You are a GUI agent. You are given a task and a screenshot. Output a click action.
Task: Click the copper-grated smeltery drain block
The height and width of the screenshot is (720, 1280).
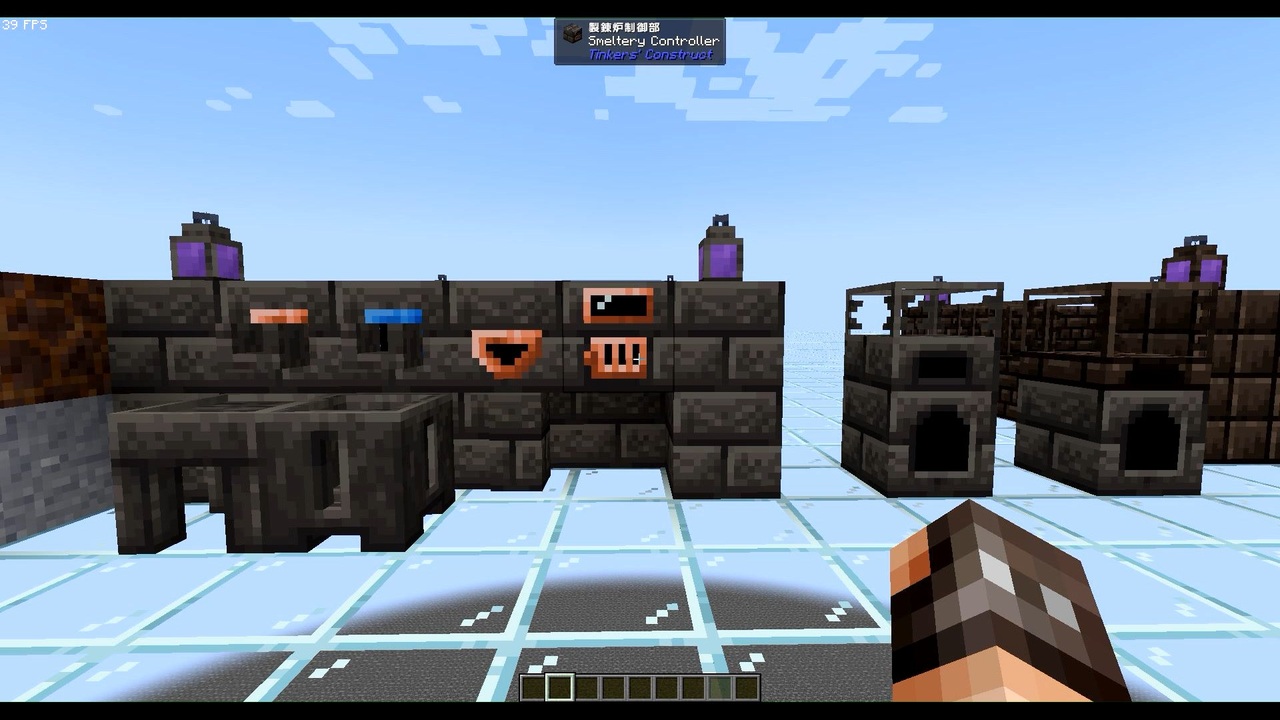[x=616, y=358]
